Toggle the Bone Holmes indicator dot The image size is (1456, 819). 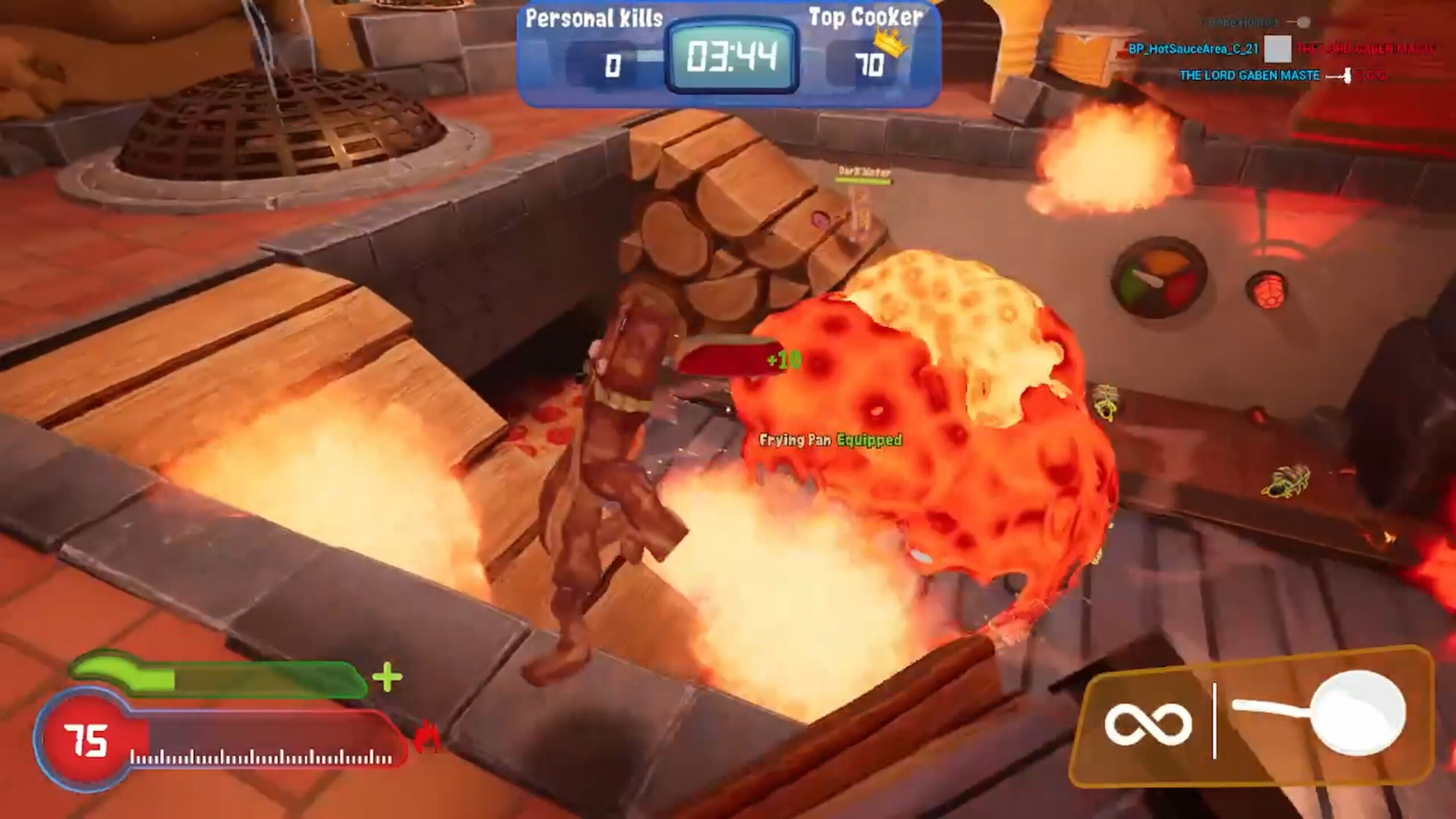pos(1305,22)
